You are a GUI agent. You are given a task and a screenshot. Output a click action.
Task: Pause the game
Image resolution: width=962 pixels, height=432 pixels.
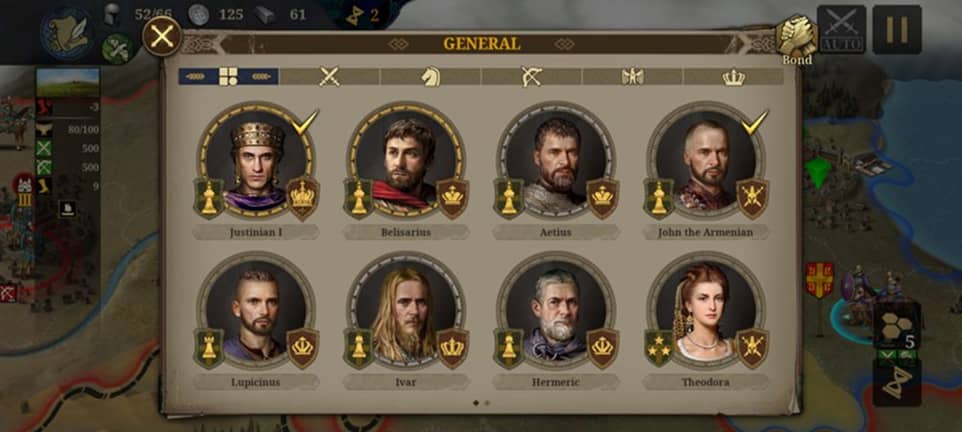897,30
